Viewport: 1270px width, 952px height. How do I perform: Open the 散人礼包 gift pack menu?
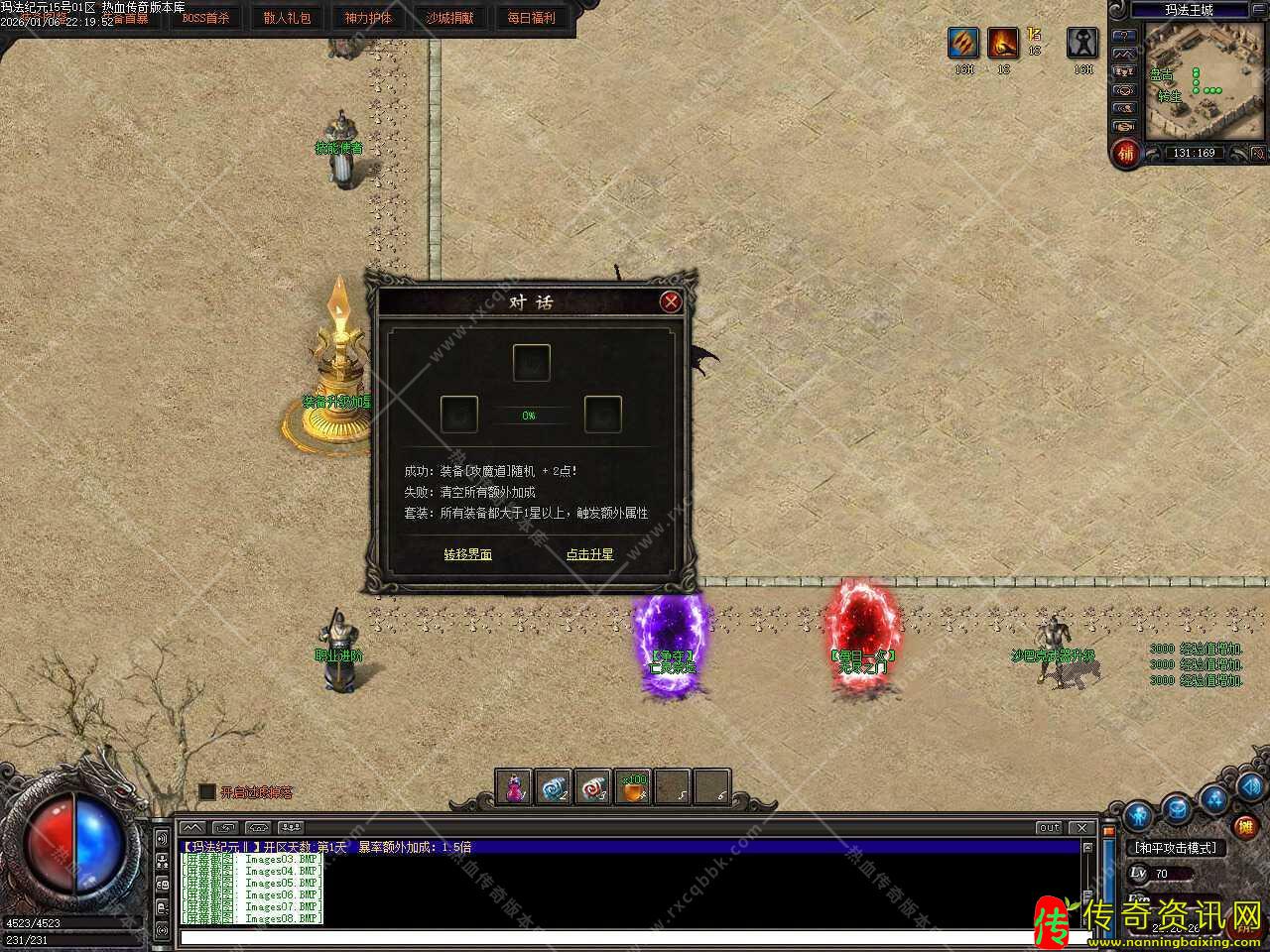pos(287,18)
